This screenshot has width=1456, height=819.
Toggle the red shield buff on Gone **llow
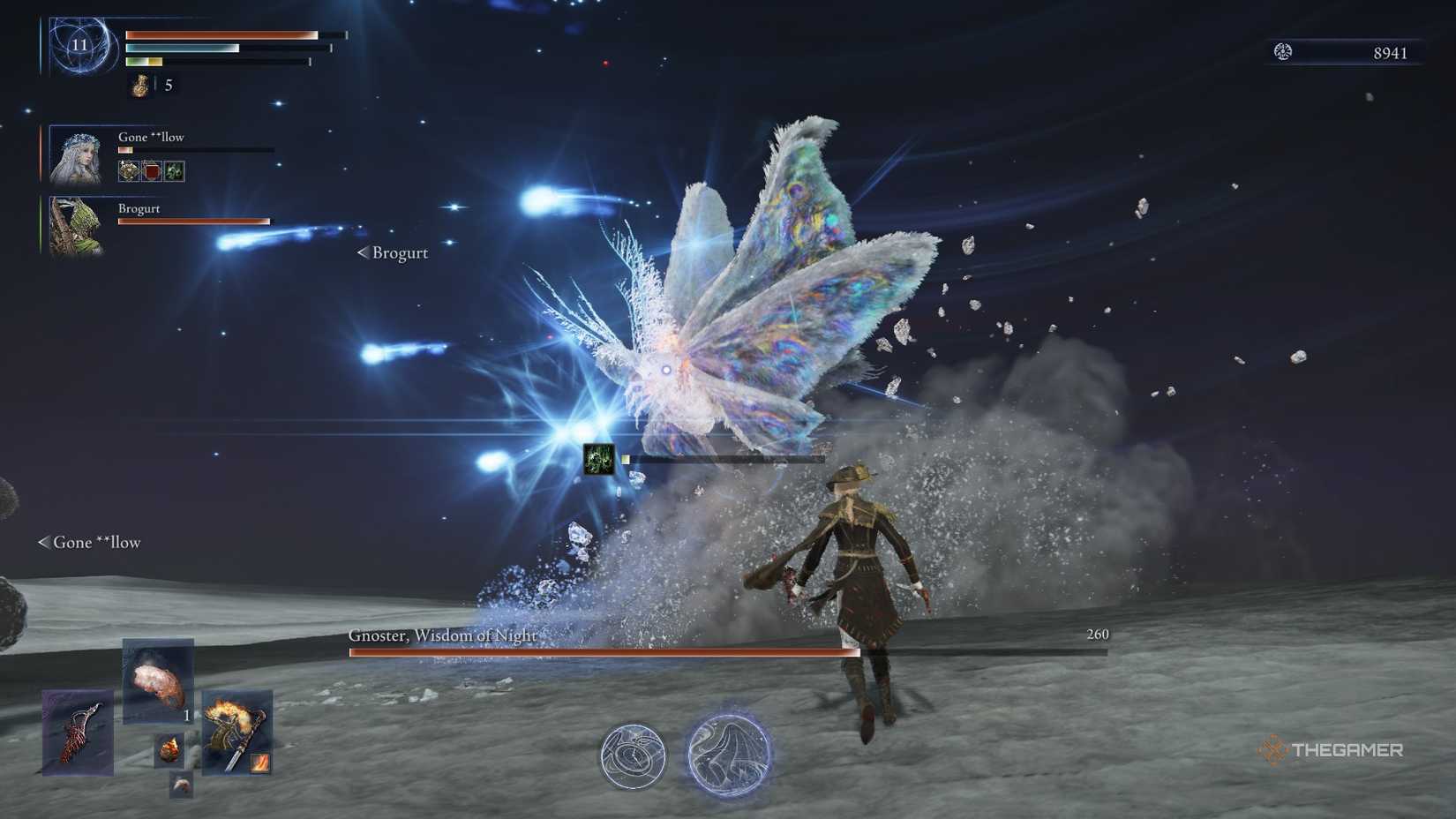click(151, 170)
